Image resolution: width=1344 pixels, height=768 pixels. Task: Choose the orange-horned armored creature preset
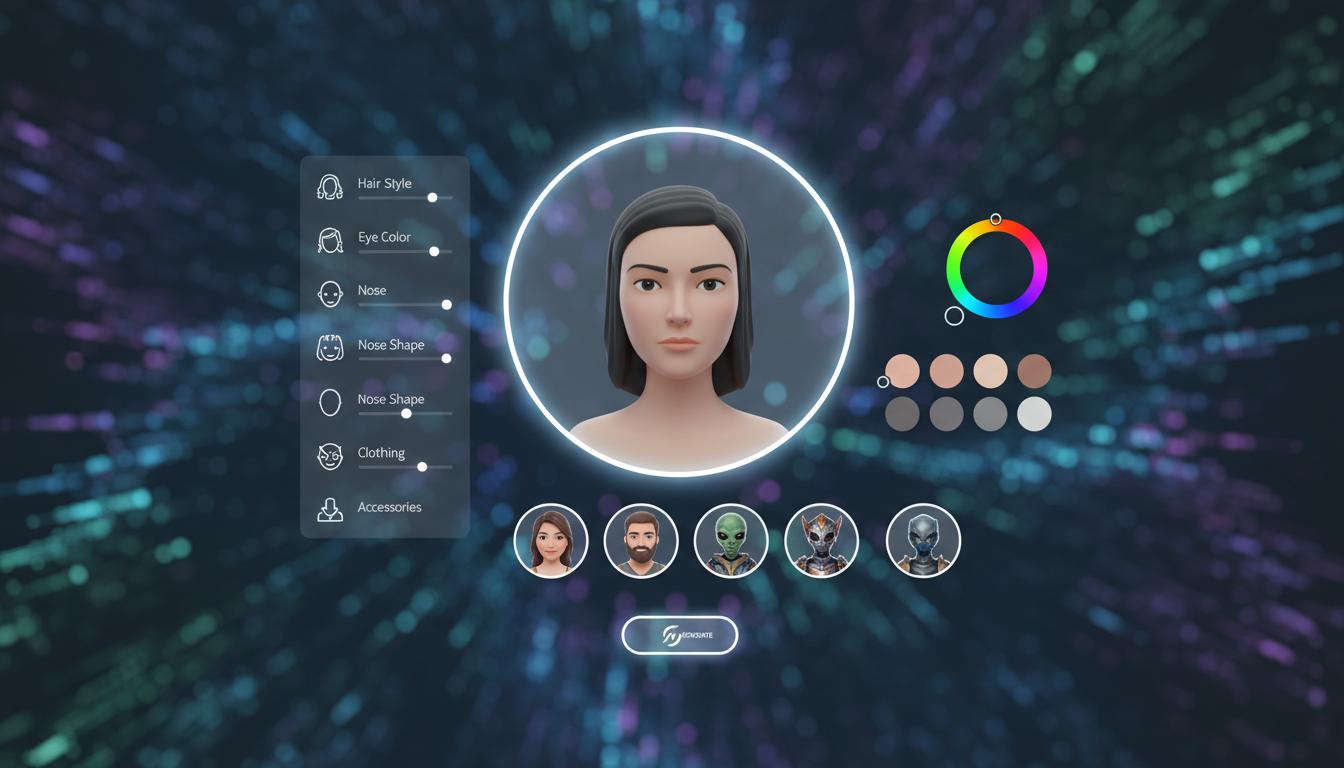[x=822, y=541]
